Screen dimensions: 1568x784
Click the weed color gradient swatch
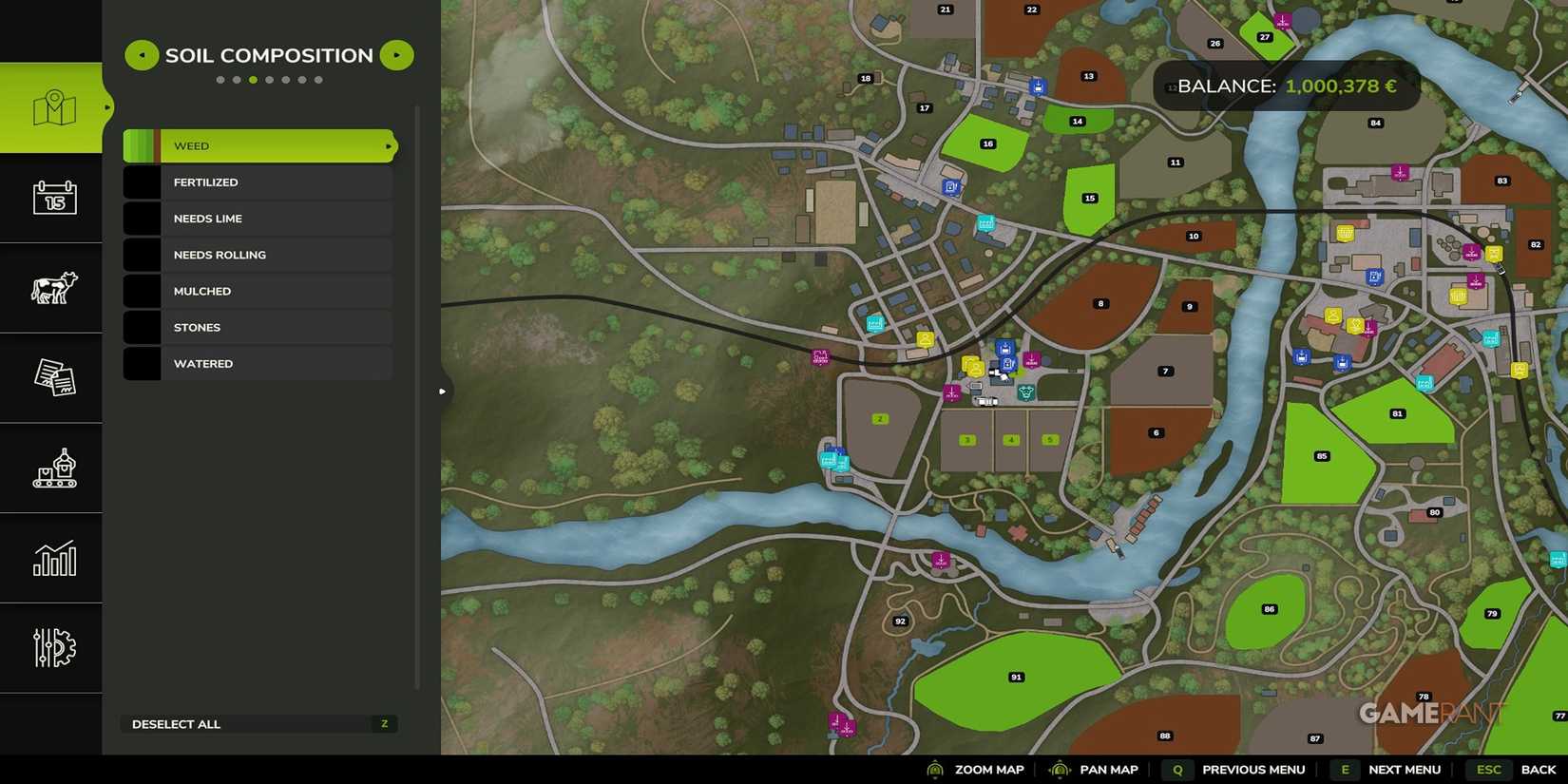click(x=143, y=145)
